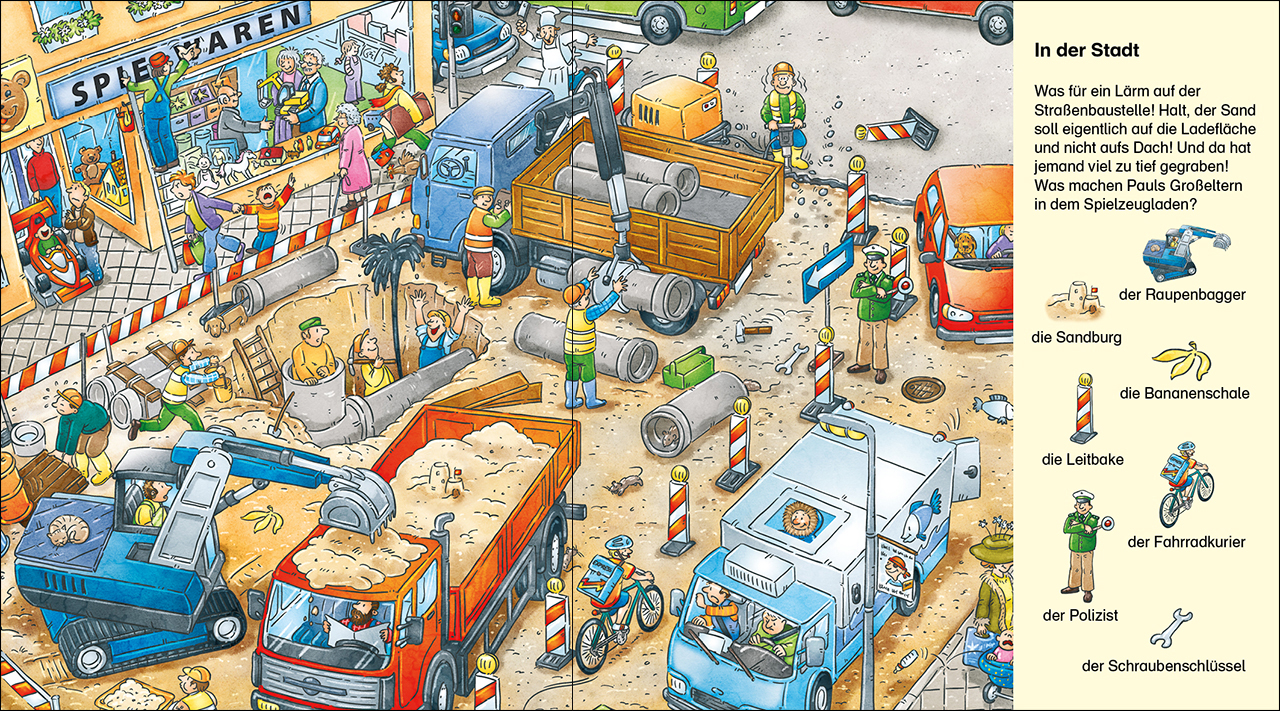
Task: Select the Leitbake icon in the side panel
Action: tap(1083, 409)
